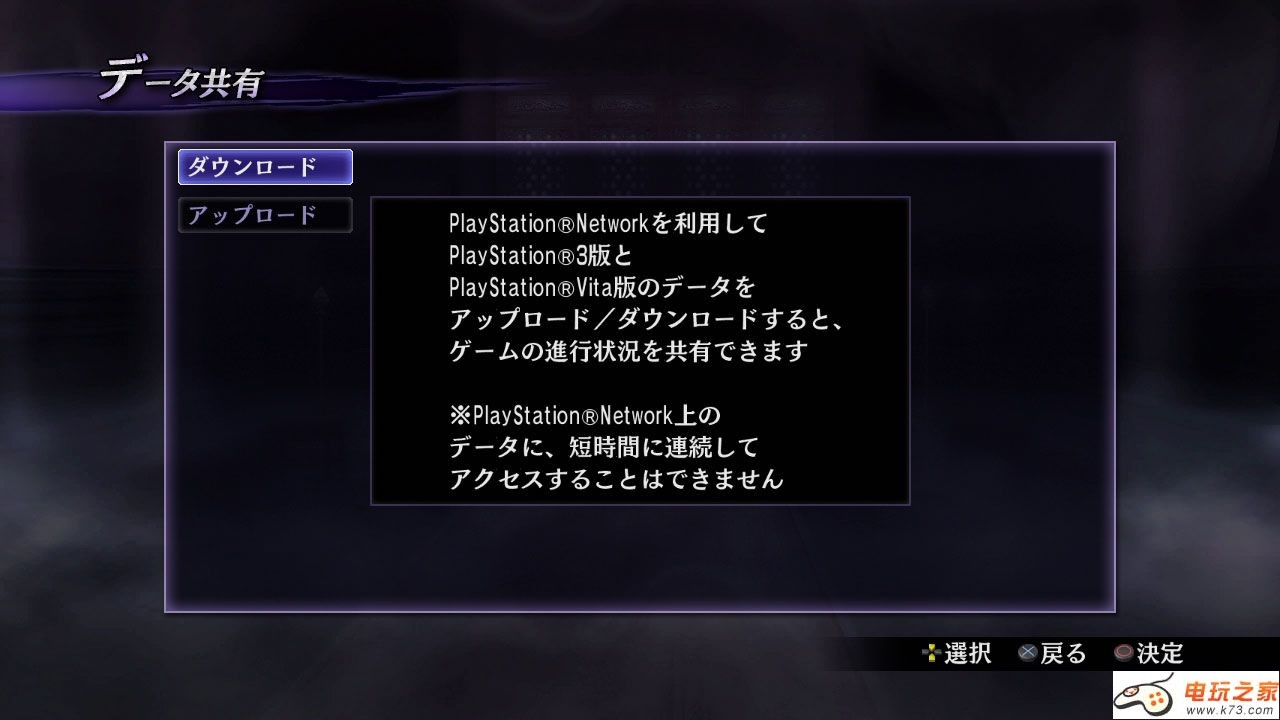Toggle highlight on the アップロード entry
Screen dimensions: 1280x720
(264, 215)
